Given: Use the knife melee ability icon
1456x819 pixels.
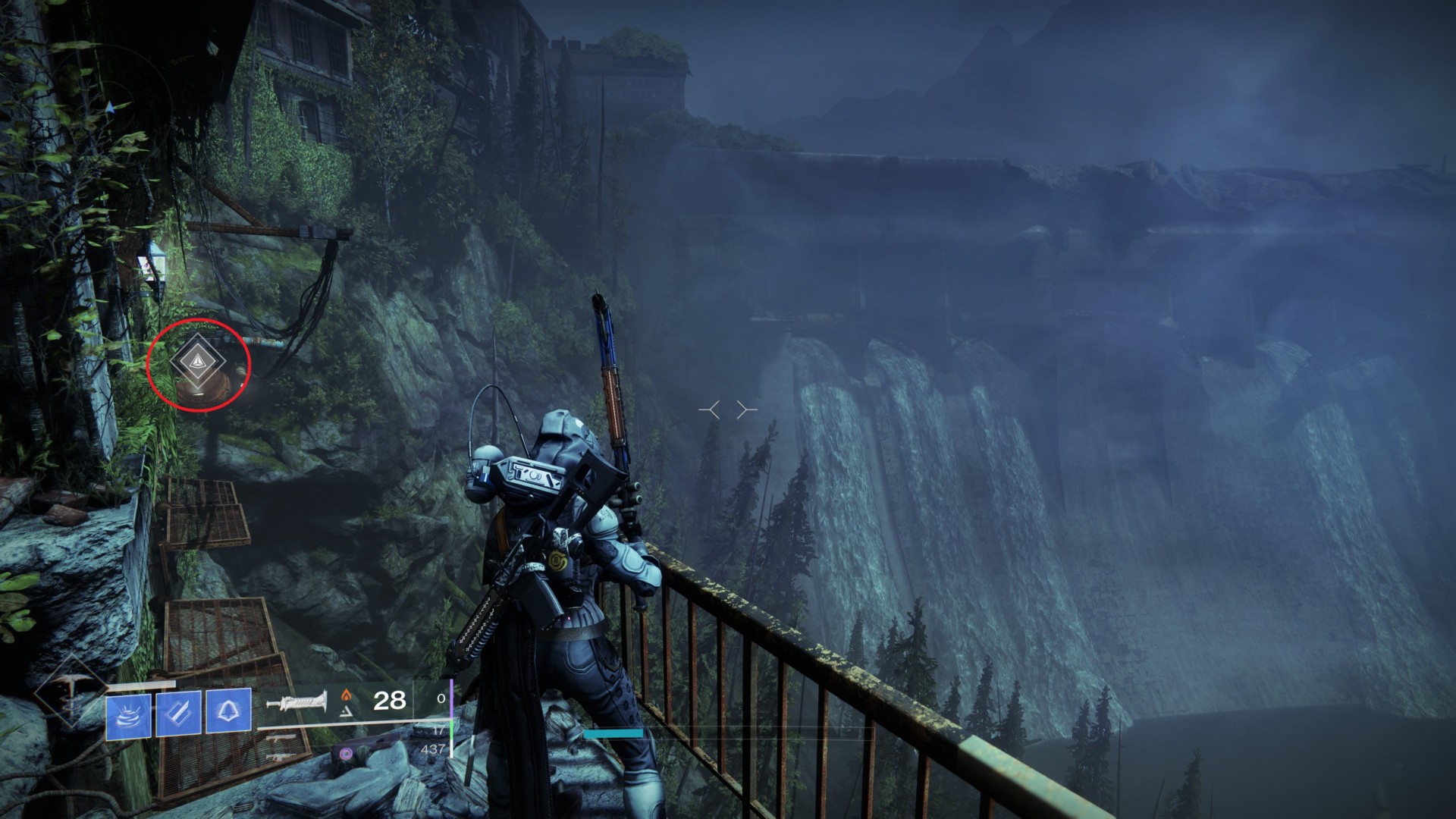Looking at the screenshot, I should 179,713.
